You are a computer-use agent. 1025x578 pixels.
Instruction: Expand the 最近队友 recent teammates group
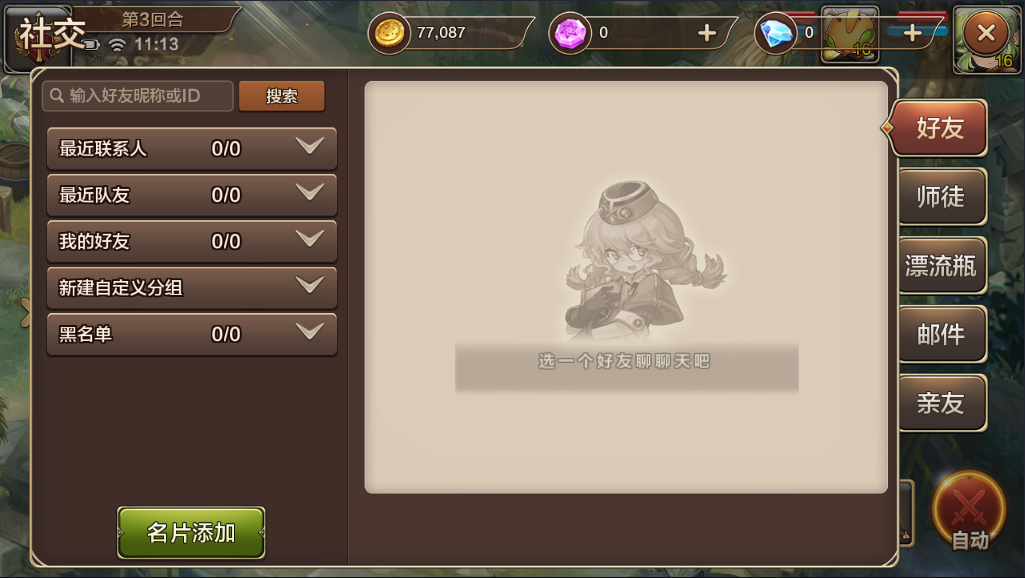pyautogui.click(x=191, y=195)
